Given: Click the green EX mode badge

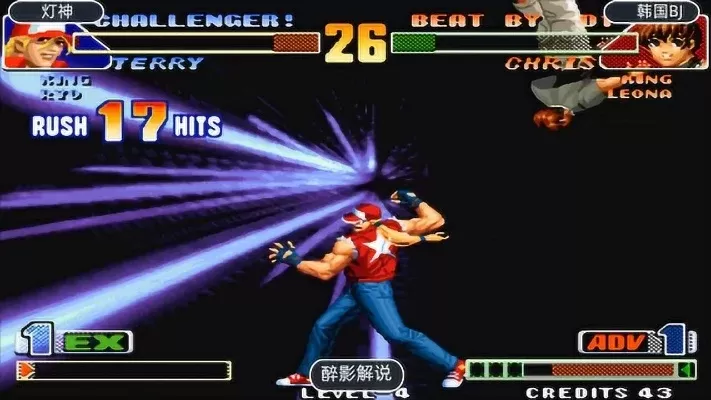Looking at the screenshot, I should pyautogui.click(x=96, y=343).
